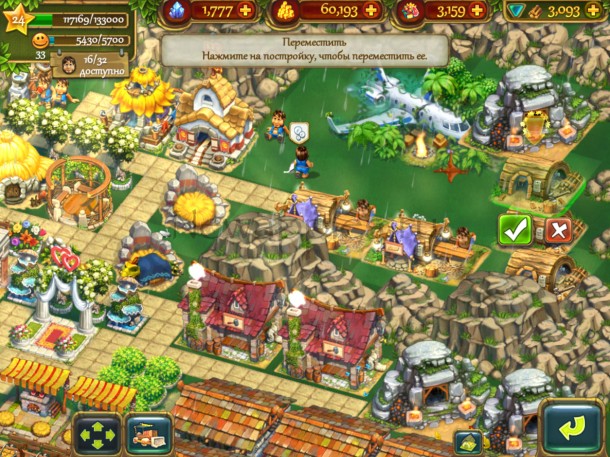Open the level 24 star profile

(17, 19)
